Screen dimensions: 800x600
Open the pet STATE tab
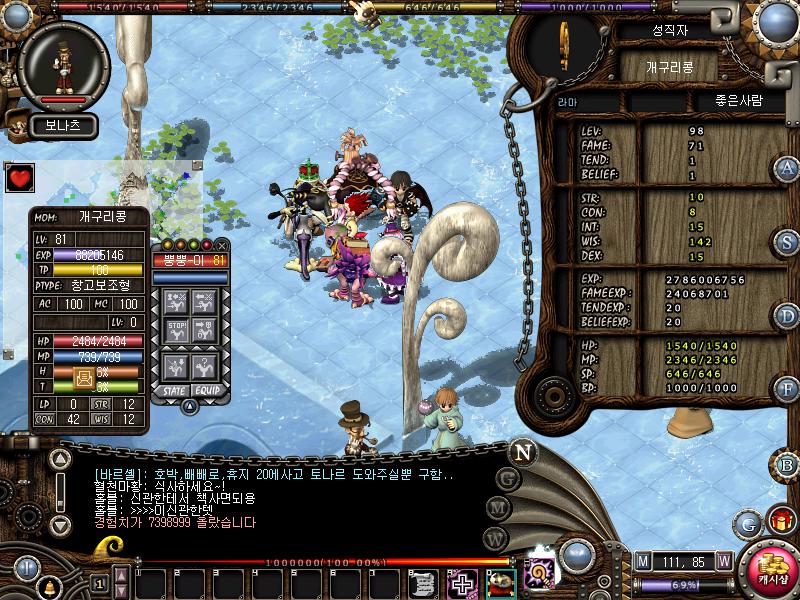tap(171, 389)
